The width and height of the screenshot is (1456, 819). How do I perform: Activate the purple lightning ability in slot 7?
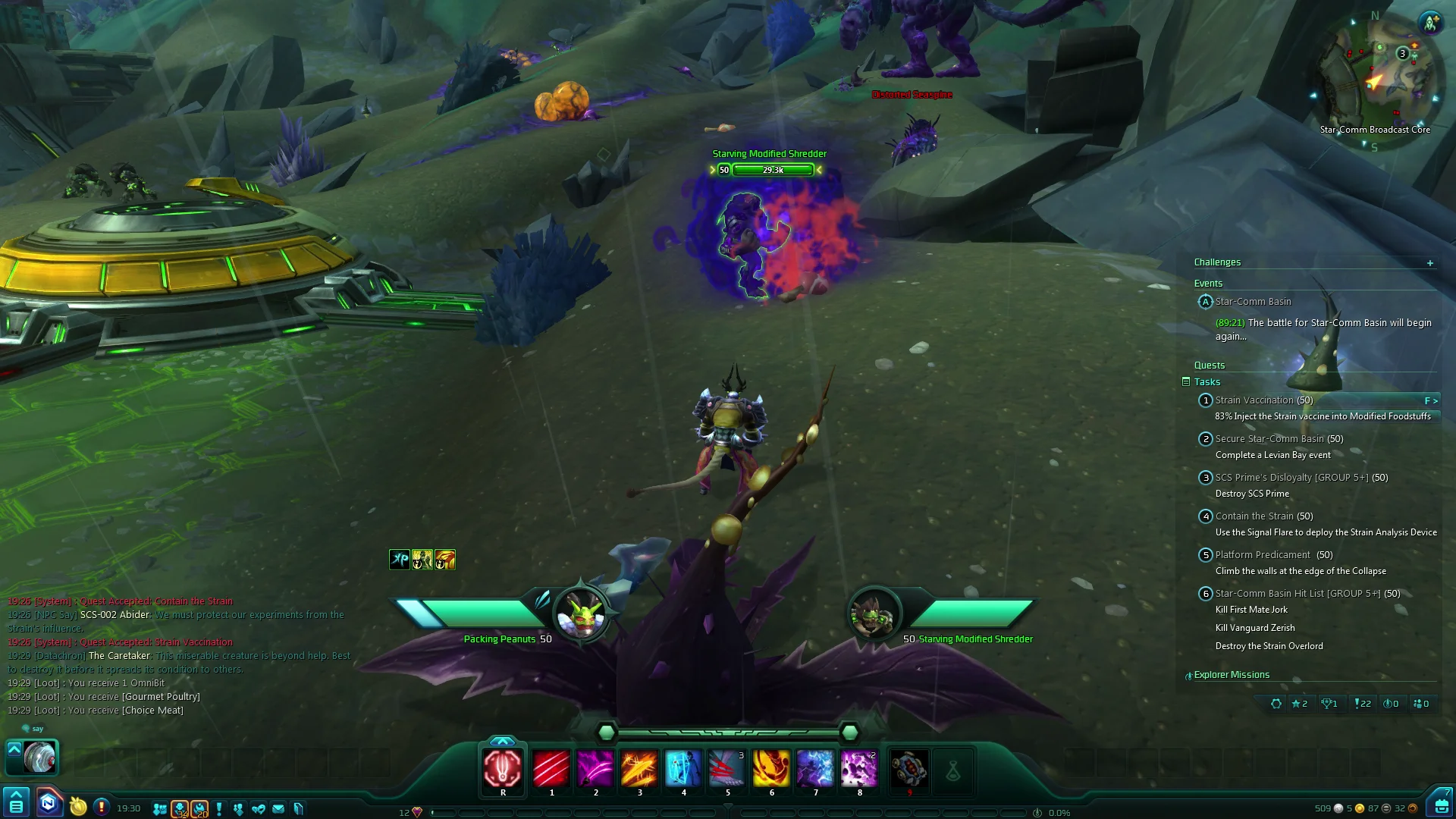[815, 769]
